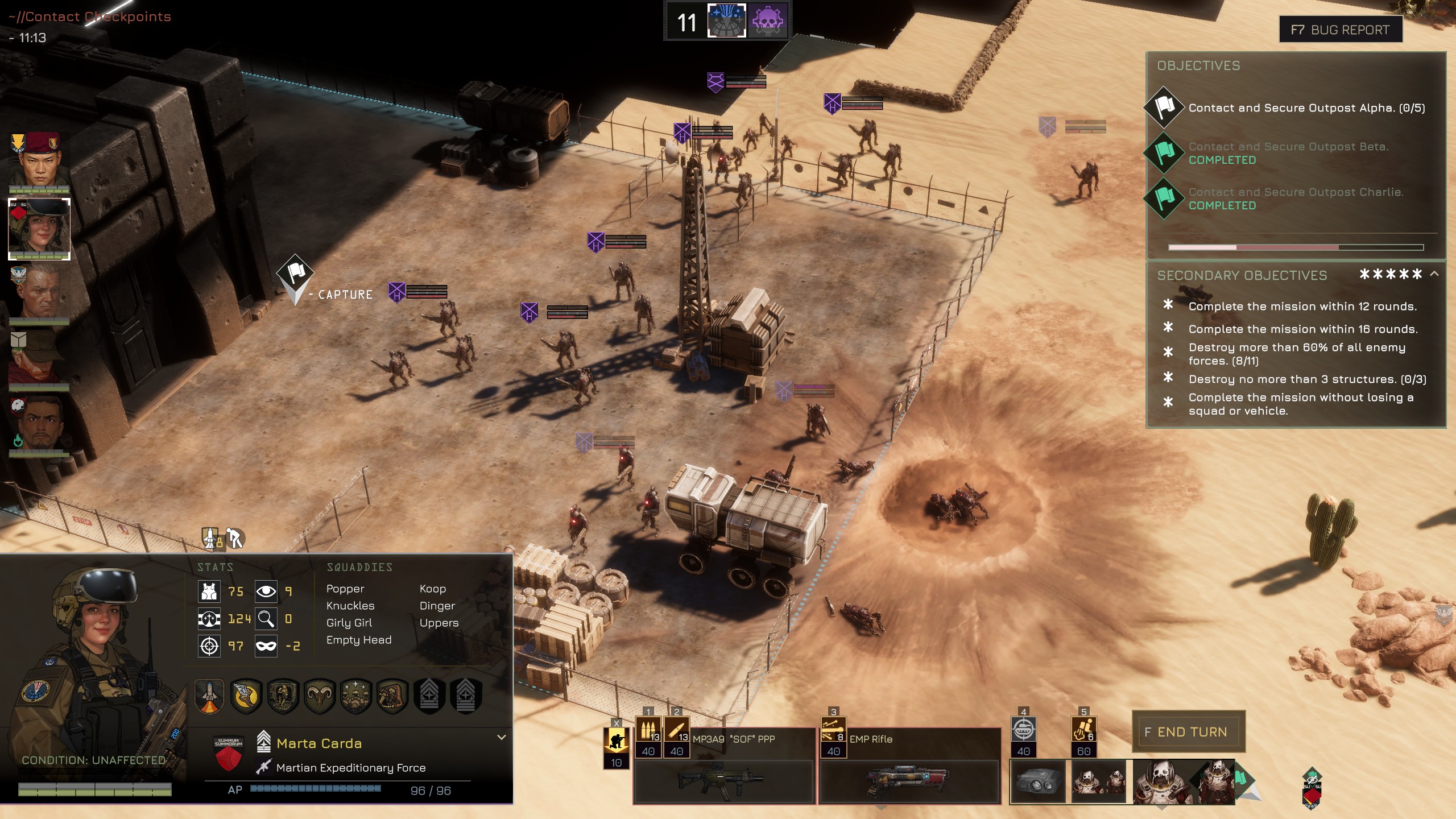This screenshot has width=1456, height=819.
Task: End the current turn
Action: 1188,731
